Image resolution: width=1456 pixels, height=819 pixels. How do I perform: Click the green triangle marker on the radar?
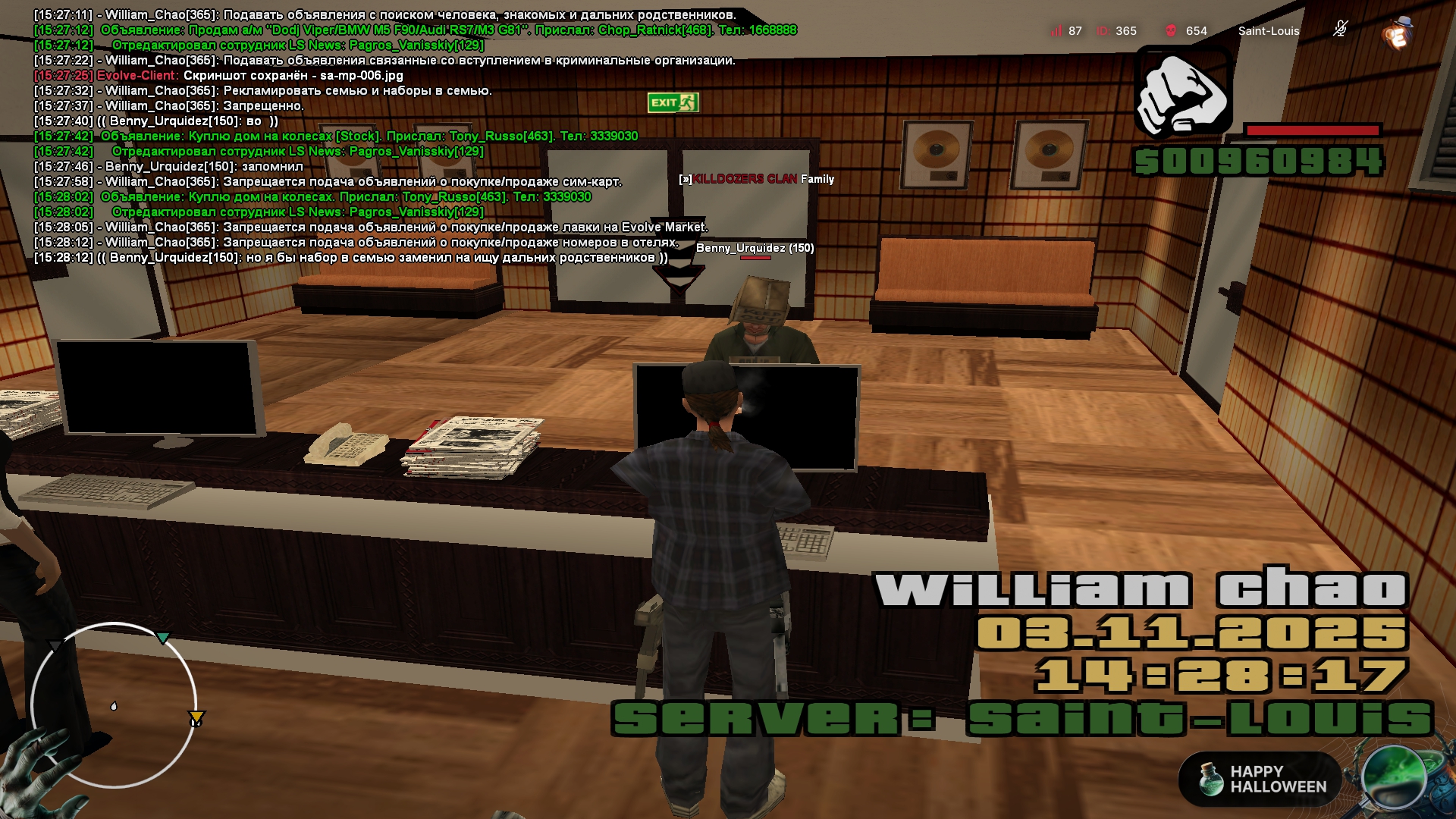tap(163, 638)
